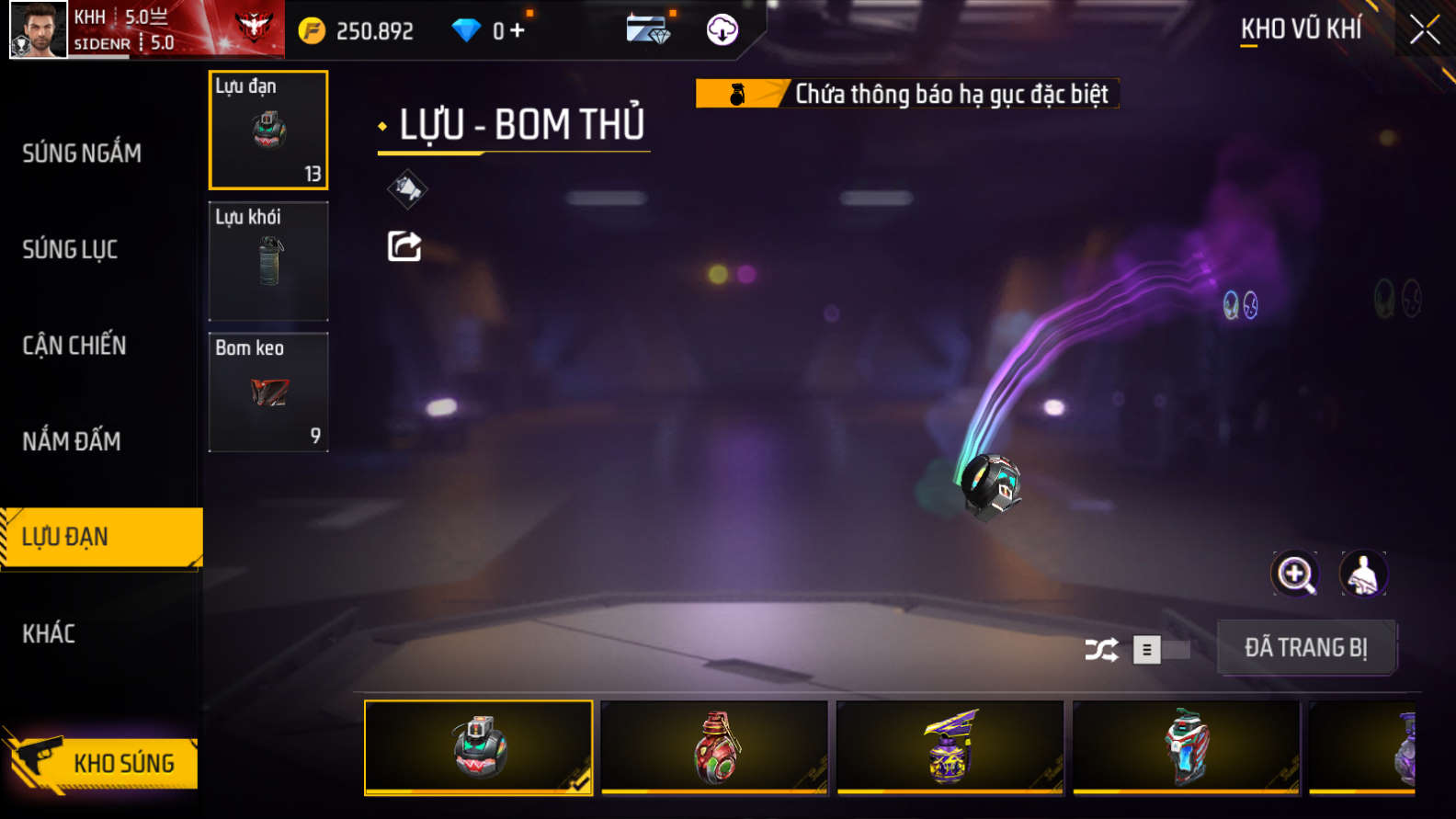The height and width of the screenshot is (819, 1456).
Task: Open the Khác category
Action: (49, 633)
